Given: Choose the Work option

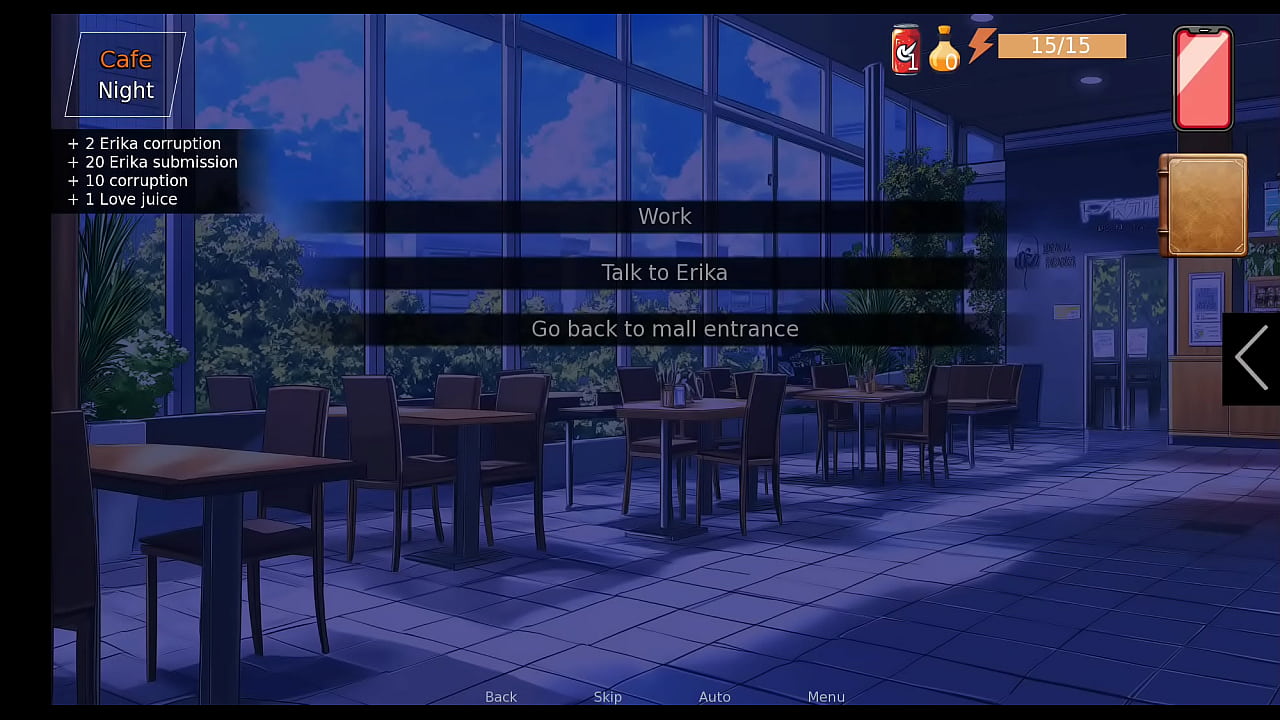Looking at the screenshot, I should (664, 216).
